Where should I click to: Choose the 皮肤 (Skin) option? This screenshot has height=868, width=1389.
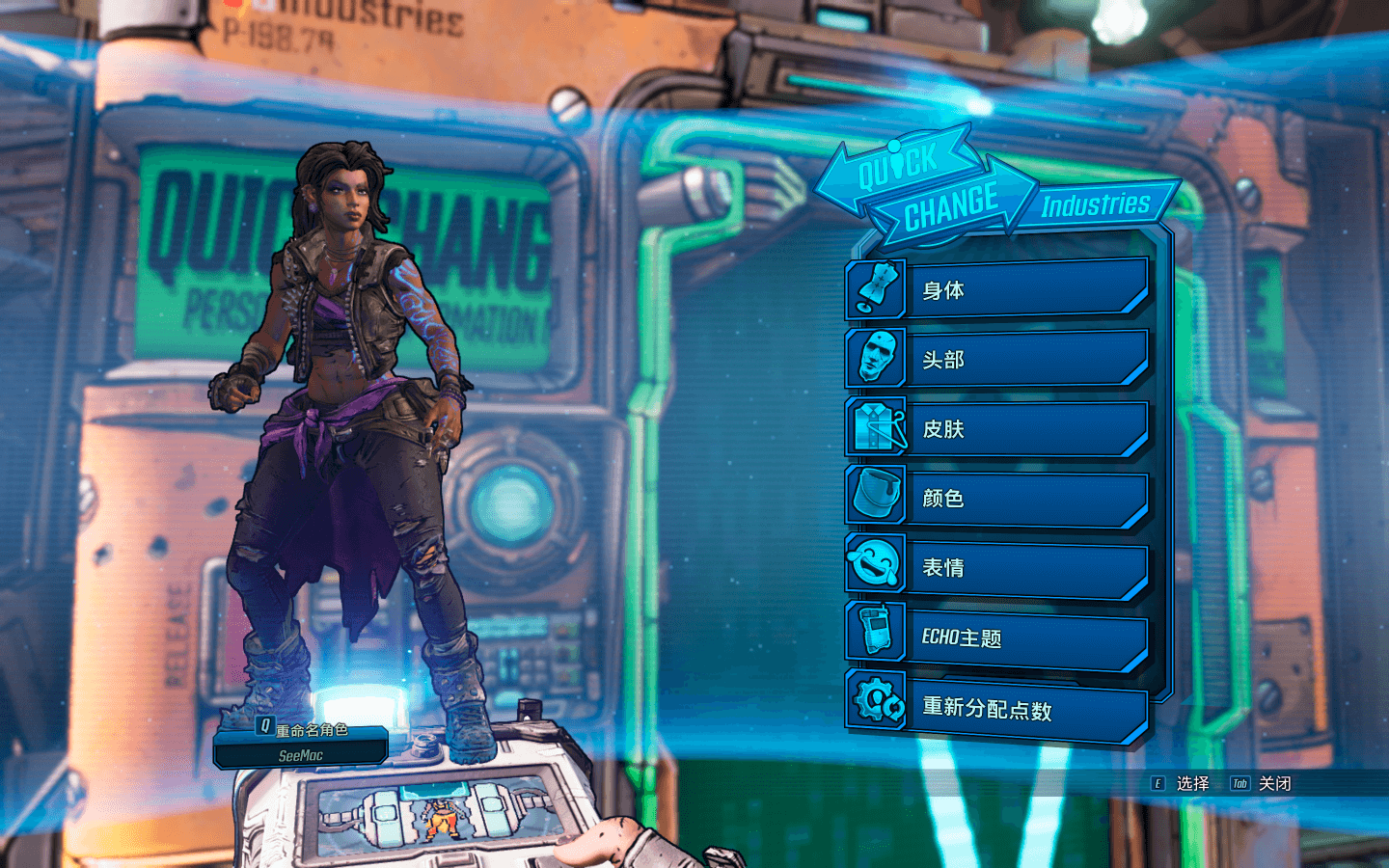click(x=1022, y=428)
